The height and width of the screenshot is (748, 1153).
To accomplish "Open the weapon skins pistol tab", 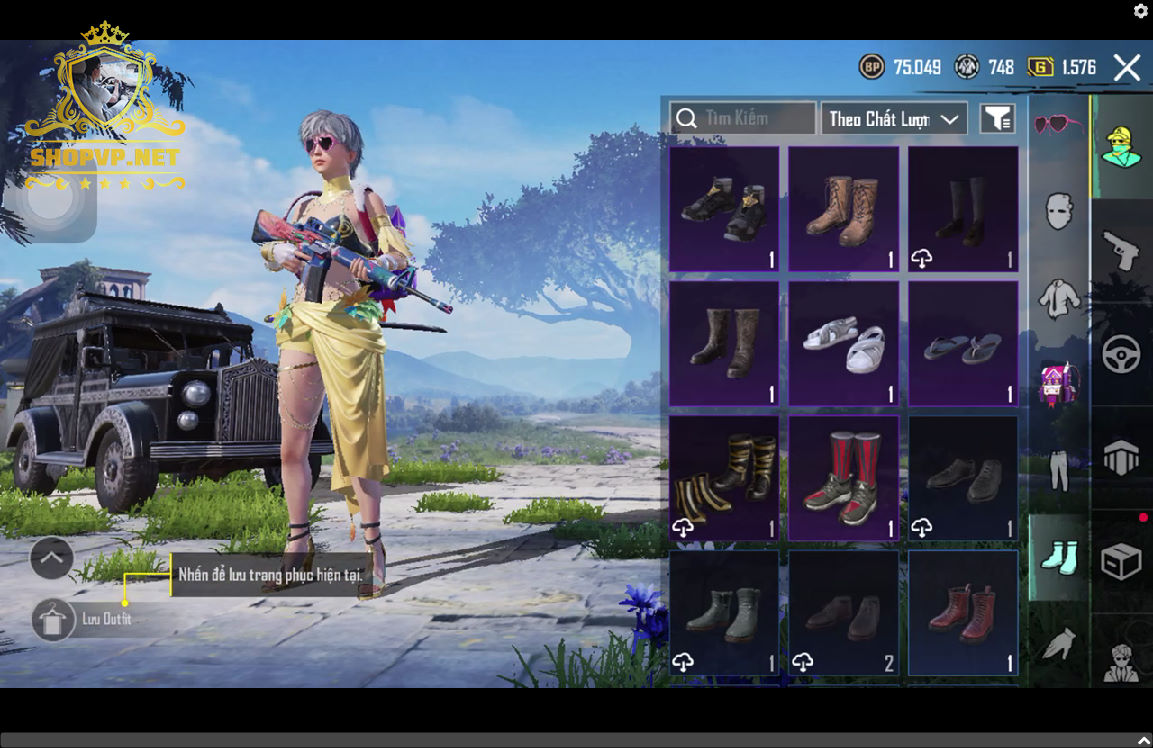I will tap(1121, 250).
